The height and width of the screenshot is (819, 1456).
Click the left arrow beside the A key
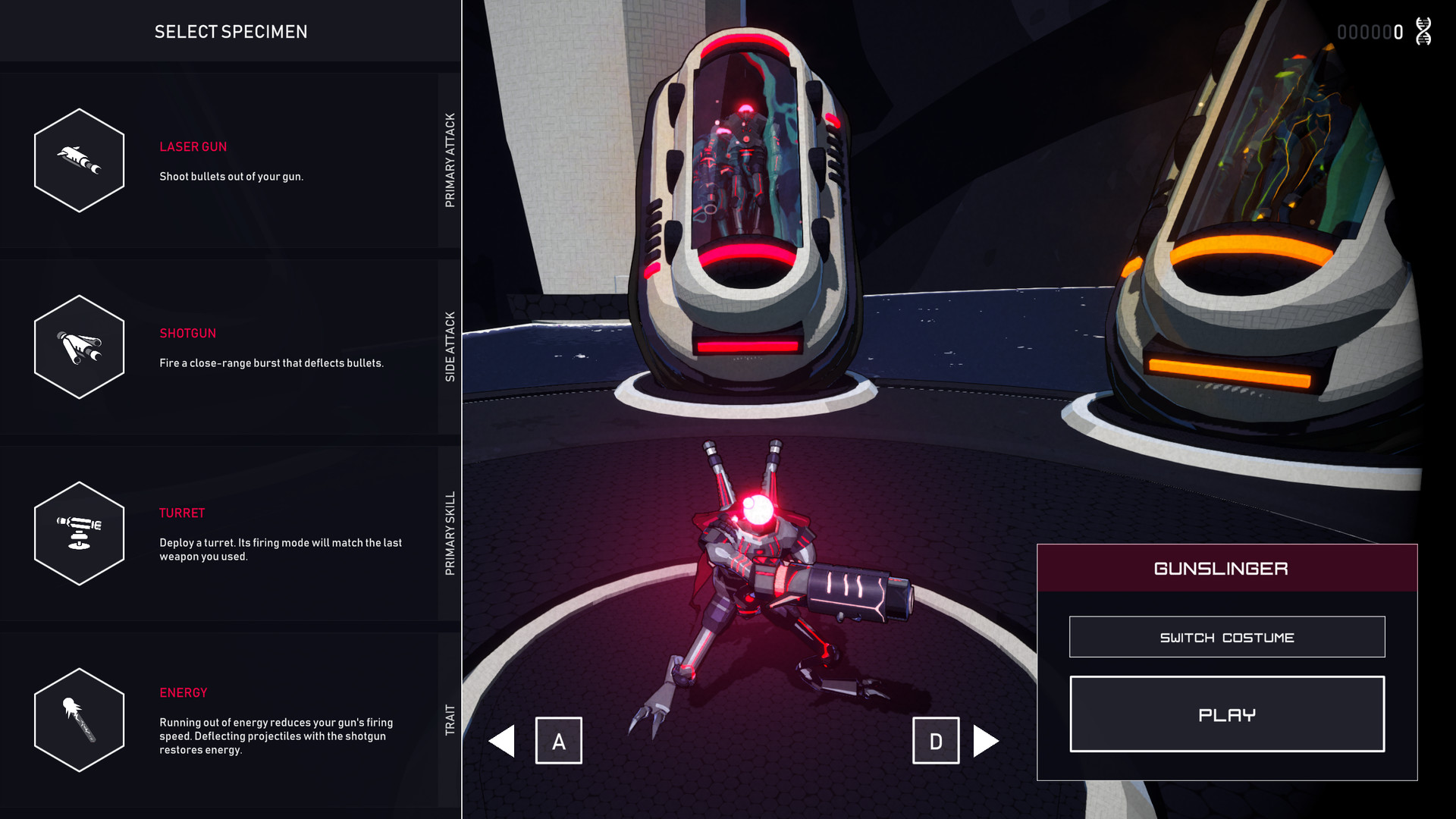click(504, 741)
